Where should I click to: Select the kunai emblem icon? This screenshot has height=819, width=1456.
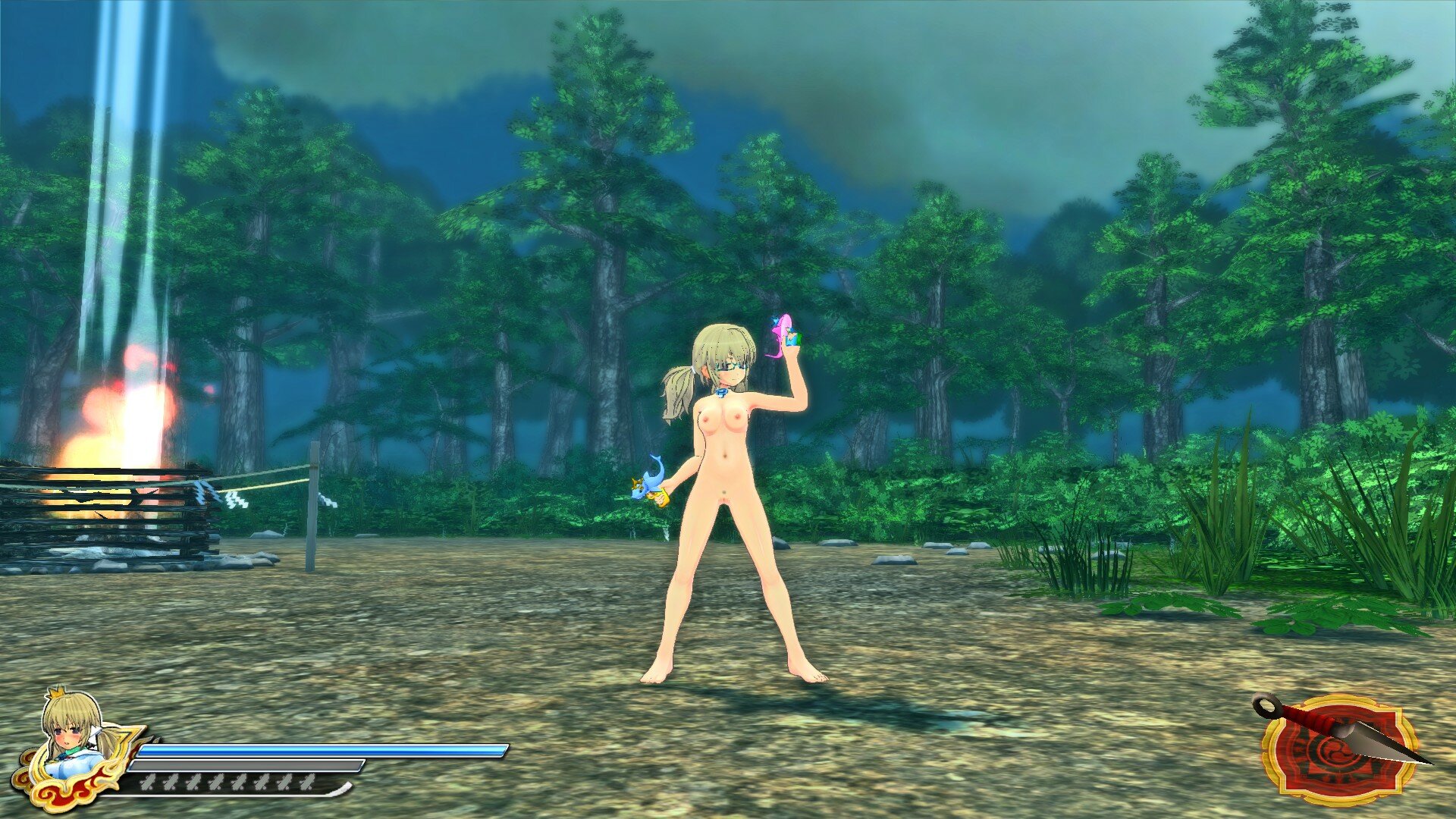click(x=1340, y=748)
